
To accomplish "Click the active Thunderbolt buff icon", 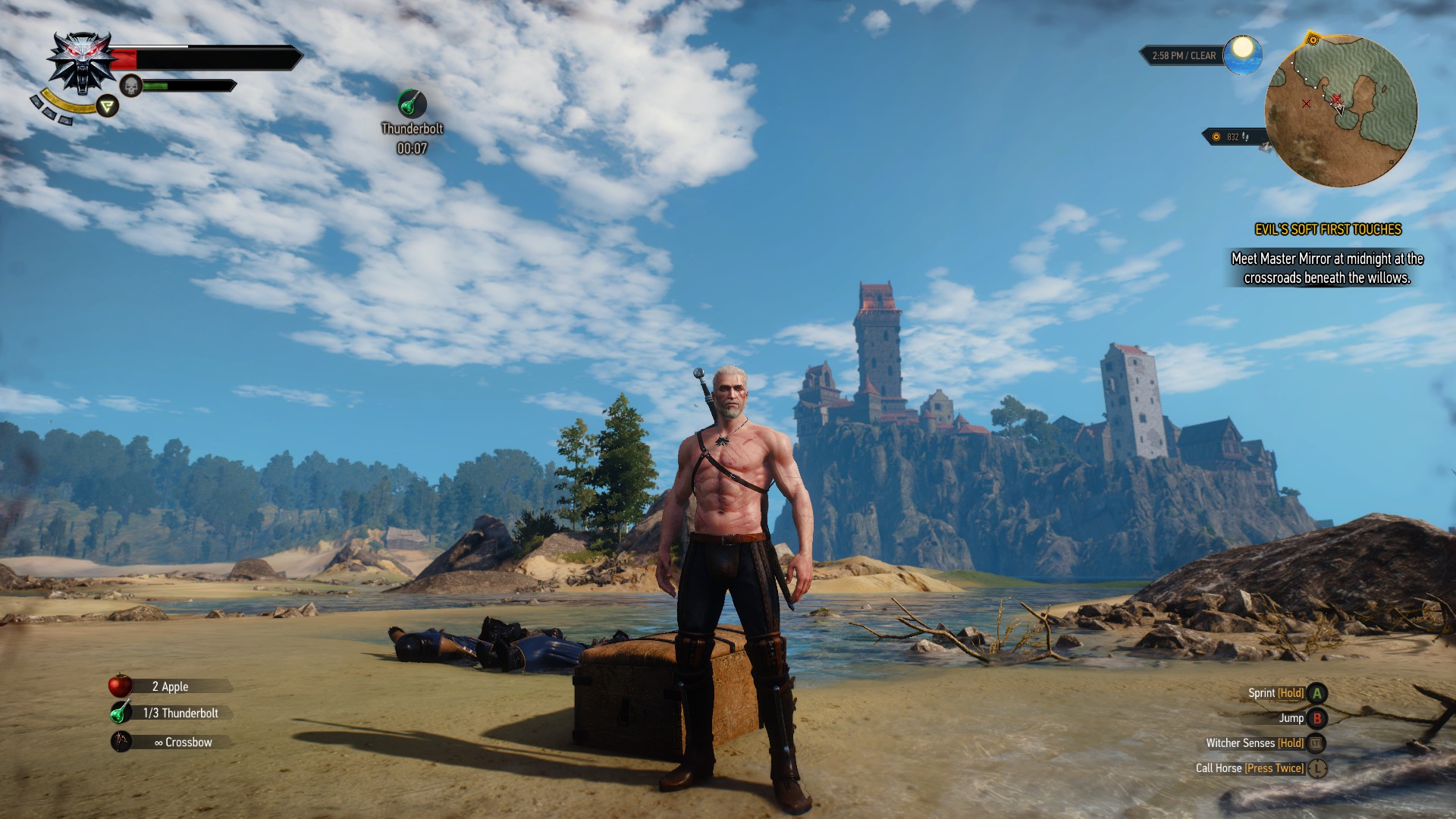I will (x=412, y=104).
